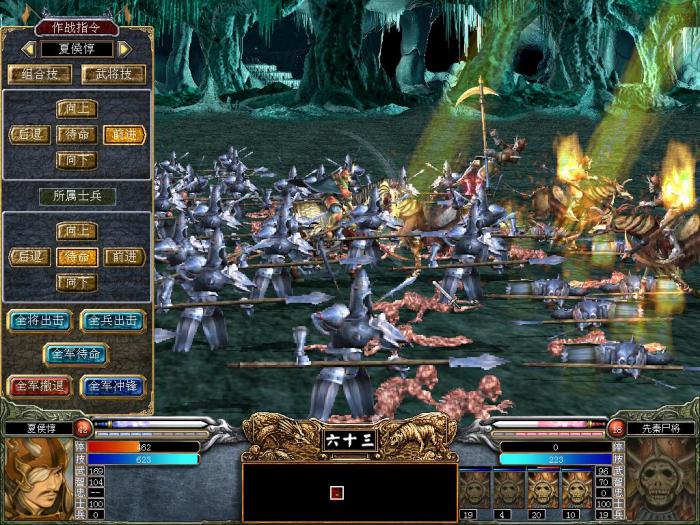Set 所属士兵 soldiers to 待命 standby
The image size is (700, 525).
[76, 257]
